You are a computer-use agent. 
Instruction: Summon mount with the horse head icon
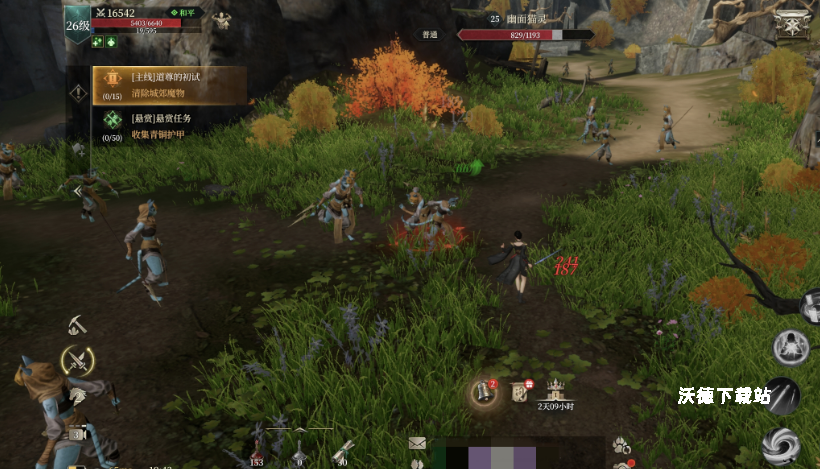pos(77,394)
